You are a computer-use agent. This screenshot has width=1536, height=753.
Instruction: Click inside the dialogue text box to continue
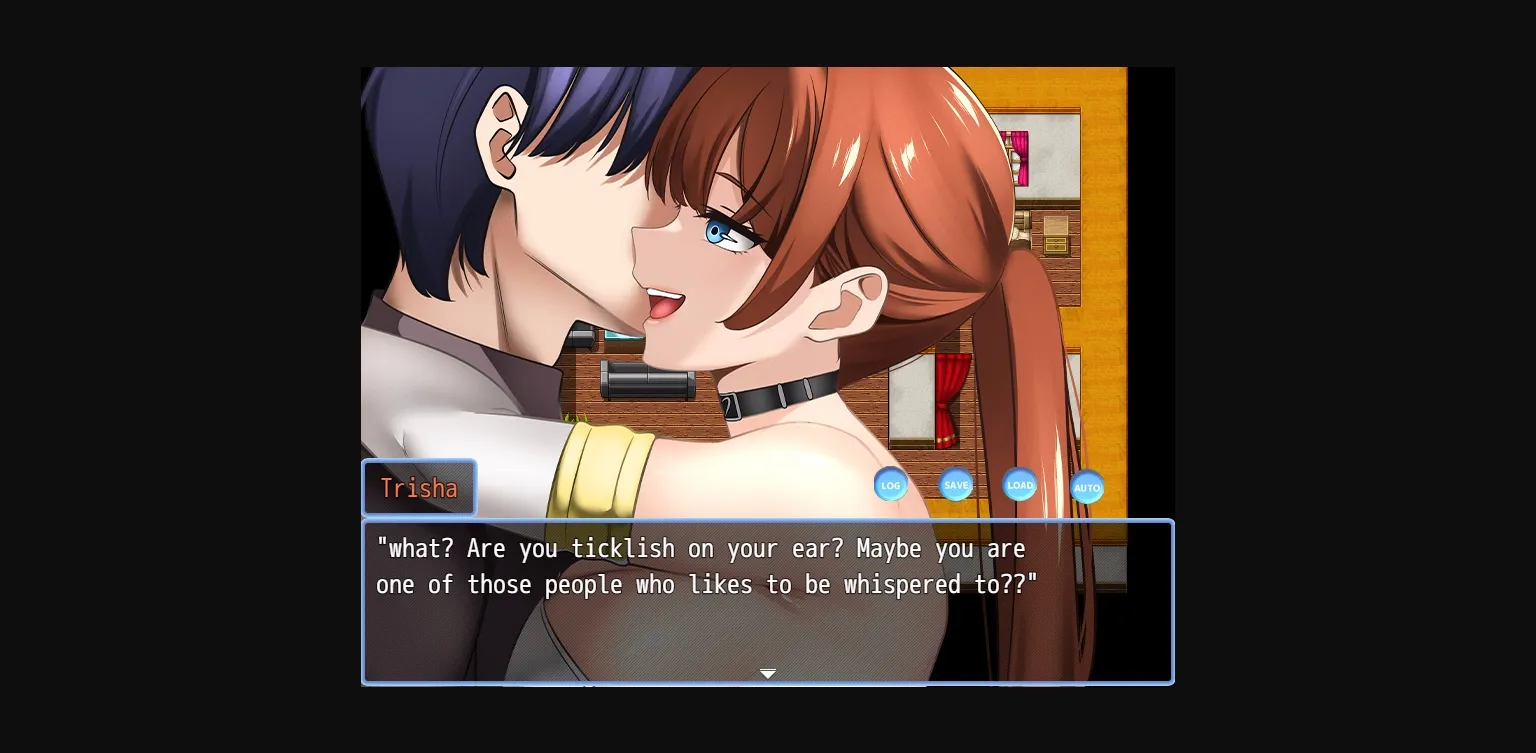768,600
